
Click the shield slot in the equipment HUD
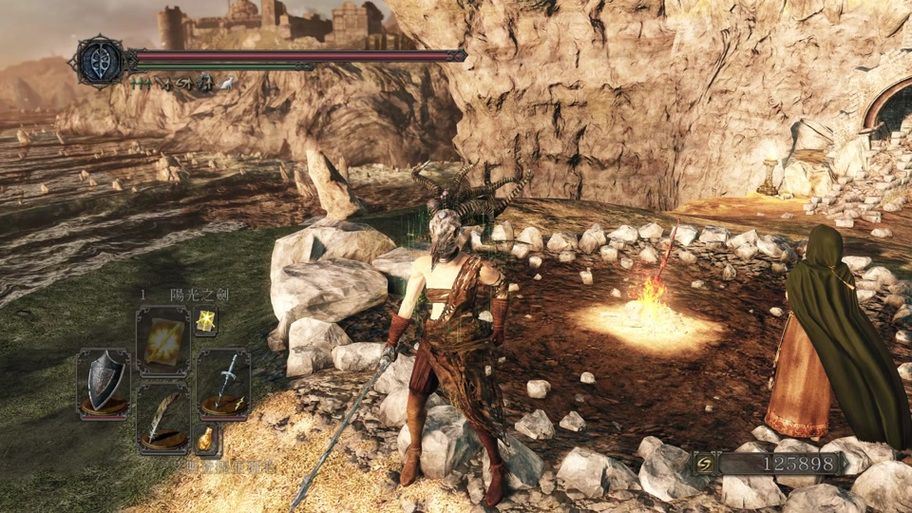103,381
